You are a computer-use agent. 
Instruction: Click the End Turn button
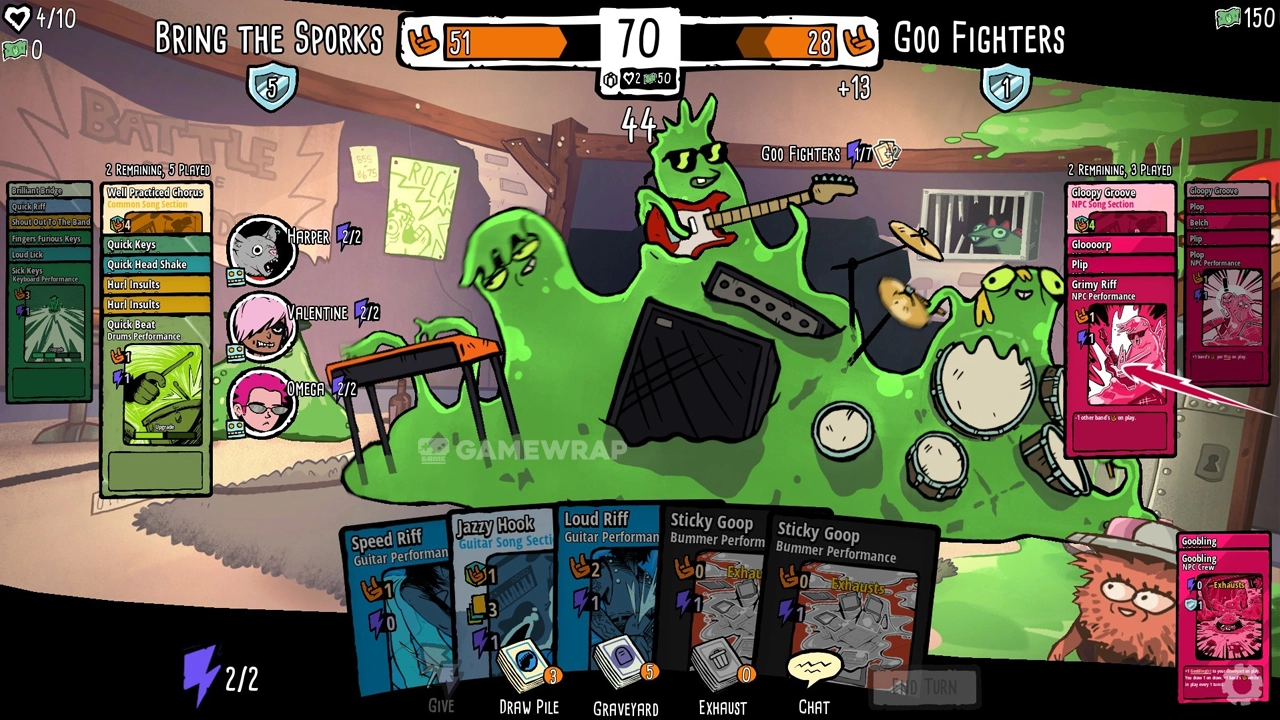(x=923, y=687)
